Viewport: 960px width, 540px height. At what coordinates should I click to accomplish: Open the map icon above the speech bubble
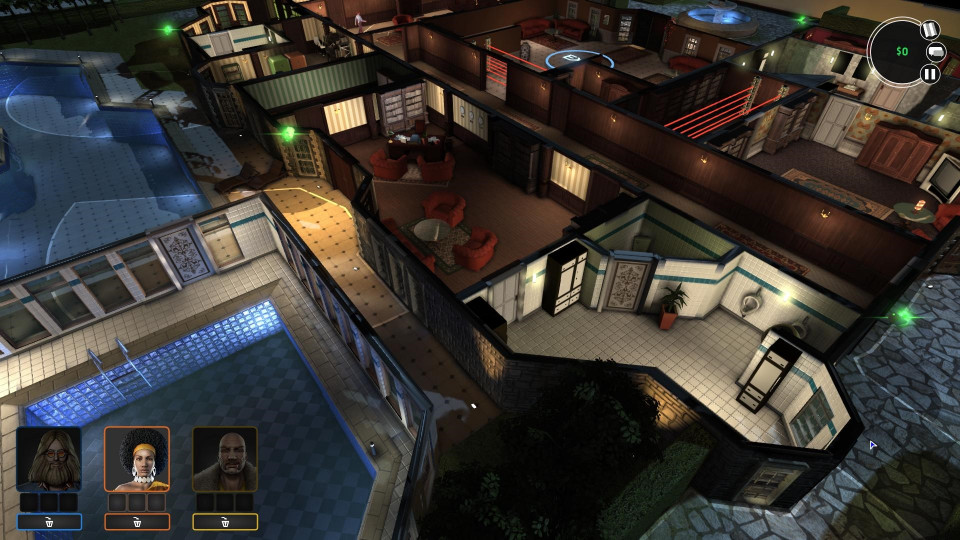929,30
